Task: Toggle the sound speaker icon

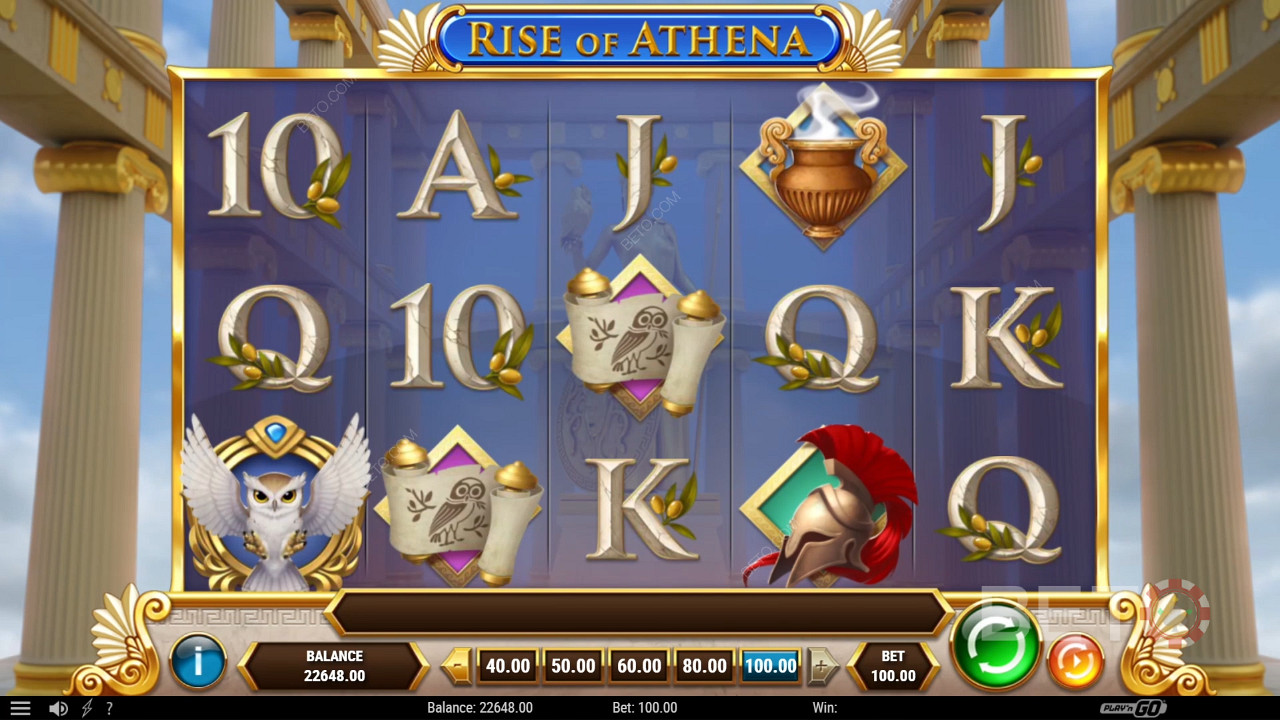Action: (x=59, y=708)
